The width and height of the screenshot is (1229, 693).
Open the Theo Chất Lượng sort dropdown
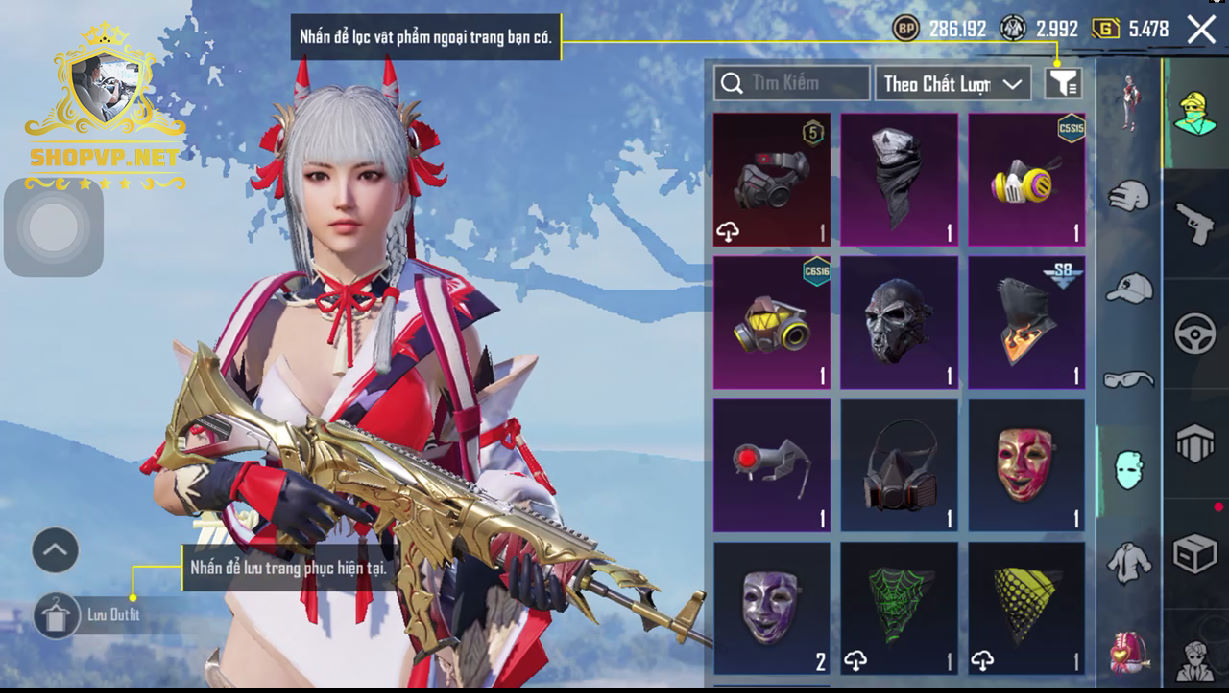[953, 84]
